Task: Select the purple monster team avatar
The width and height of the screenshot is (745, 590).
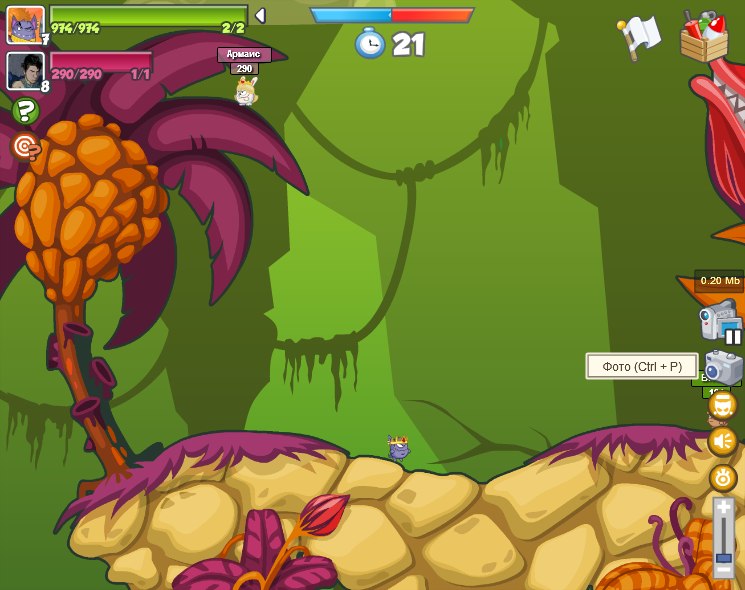Action: tap(25, 24)
